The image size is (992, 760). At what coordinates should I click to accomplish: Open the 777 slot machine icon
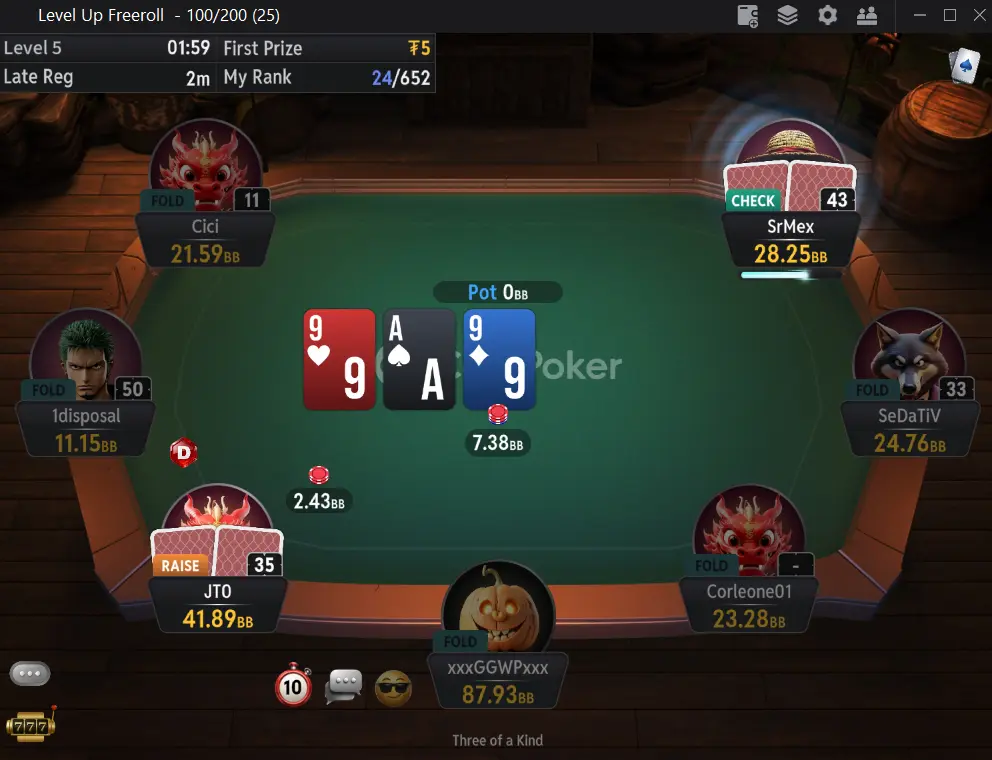click(30, 724)
